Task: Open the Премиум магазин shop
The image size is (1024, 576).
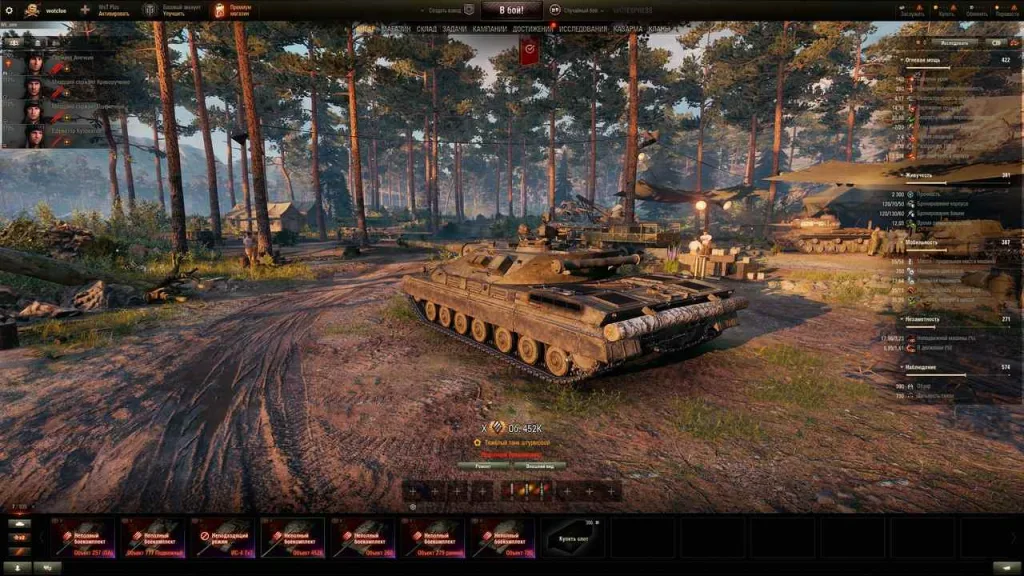Action: (232, 10)
